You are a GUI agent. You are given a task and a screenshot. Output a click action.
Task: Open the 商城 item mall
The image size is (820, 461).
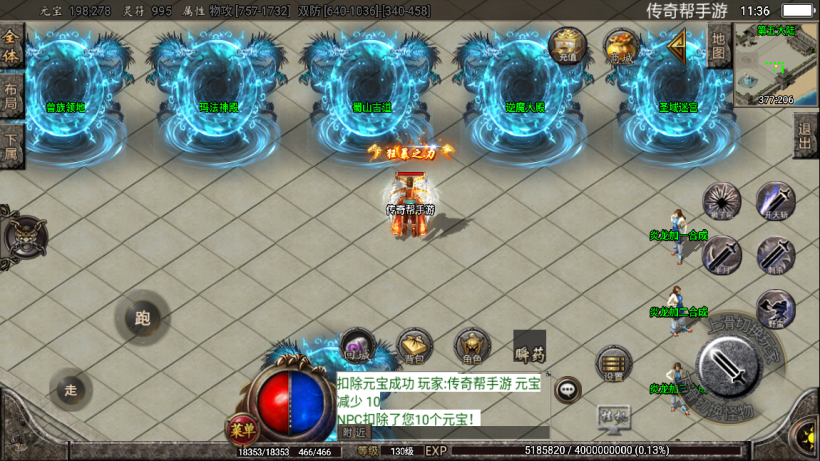(x=621, y=46)
